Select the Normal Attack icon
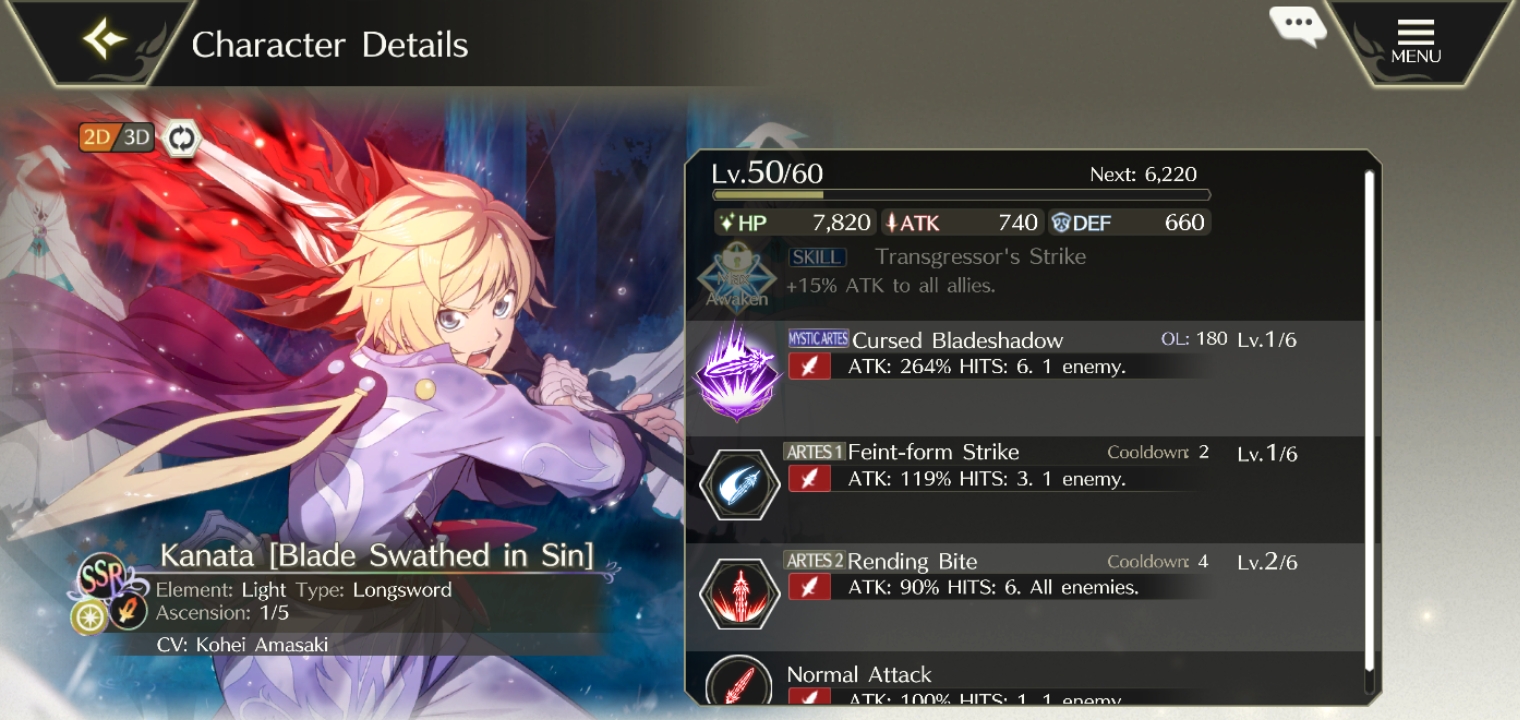The width and height of the screenshot is (1520, 720). tap(738, 685)
